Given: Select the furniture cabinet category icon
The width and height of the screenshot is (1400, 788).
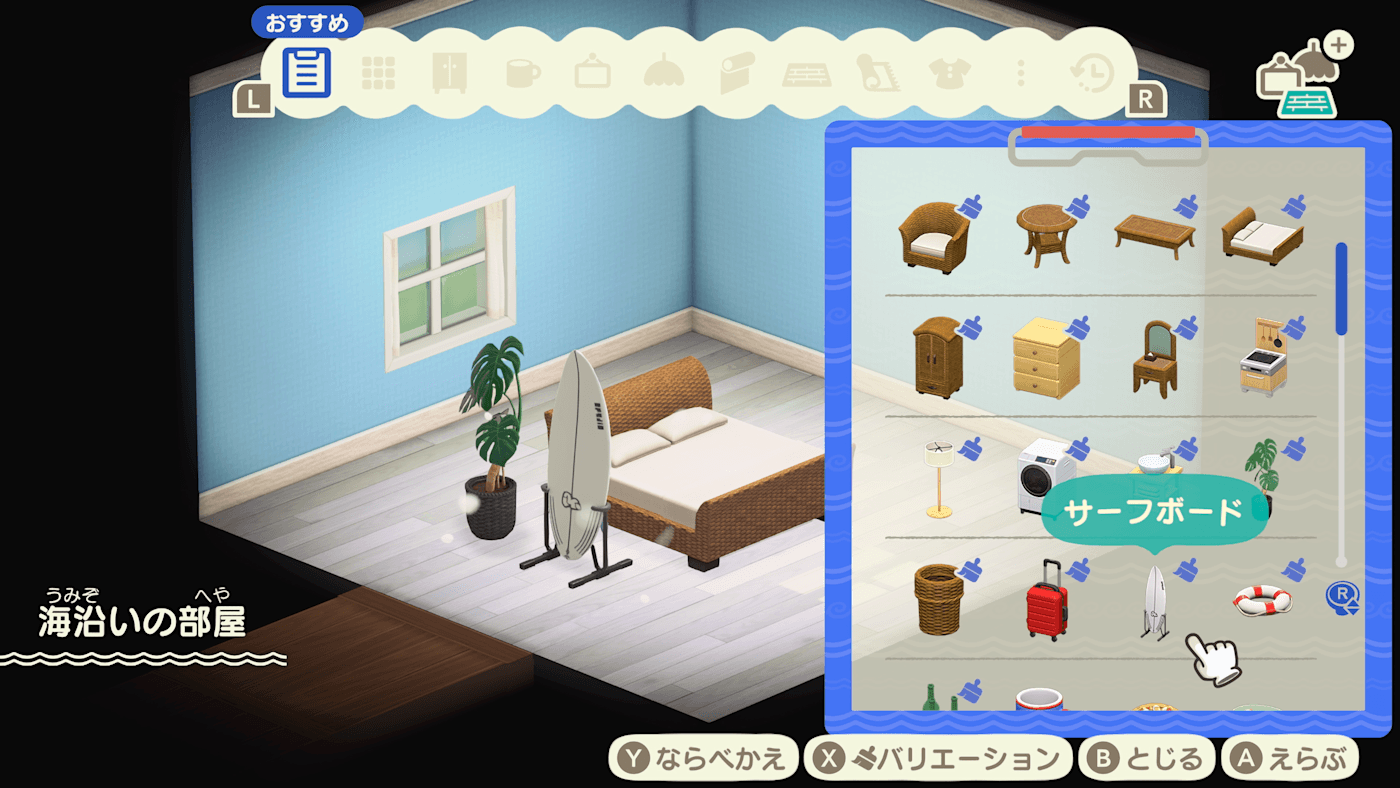Looking at the screenshot, I should (449, 72).
